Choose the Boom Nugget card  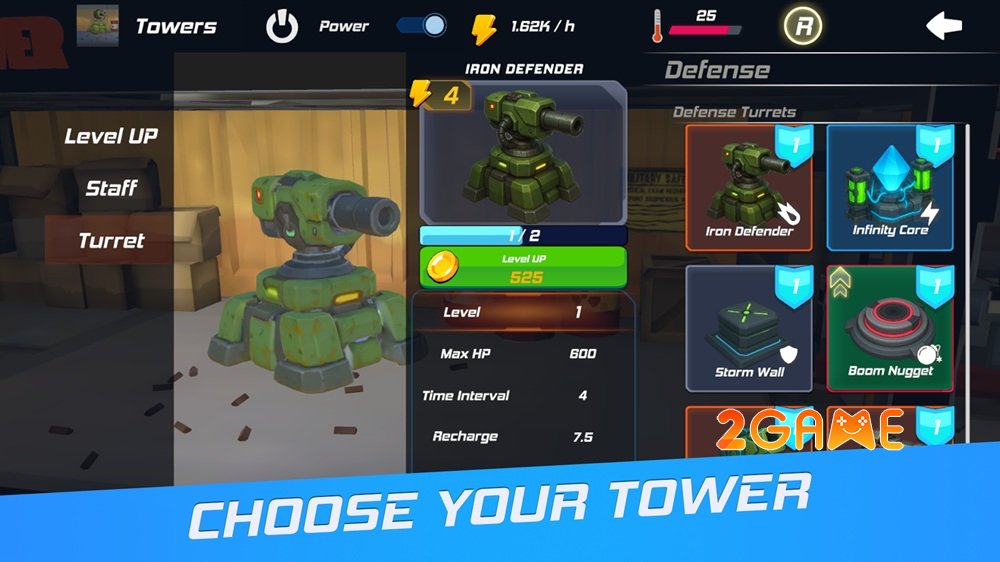coord(890,328)
